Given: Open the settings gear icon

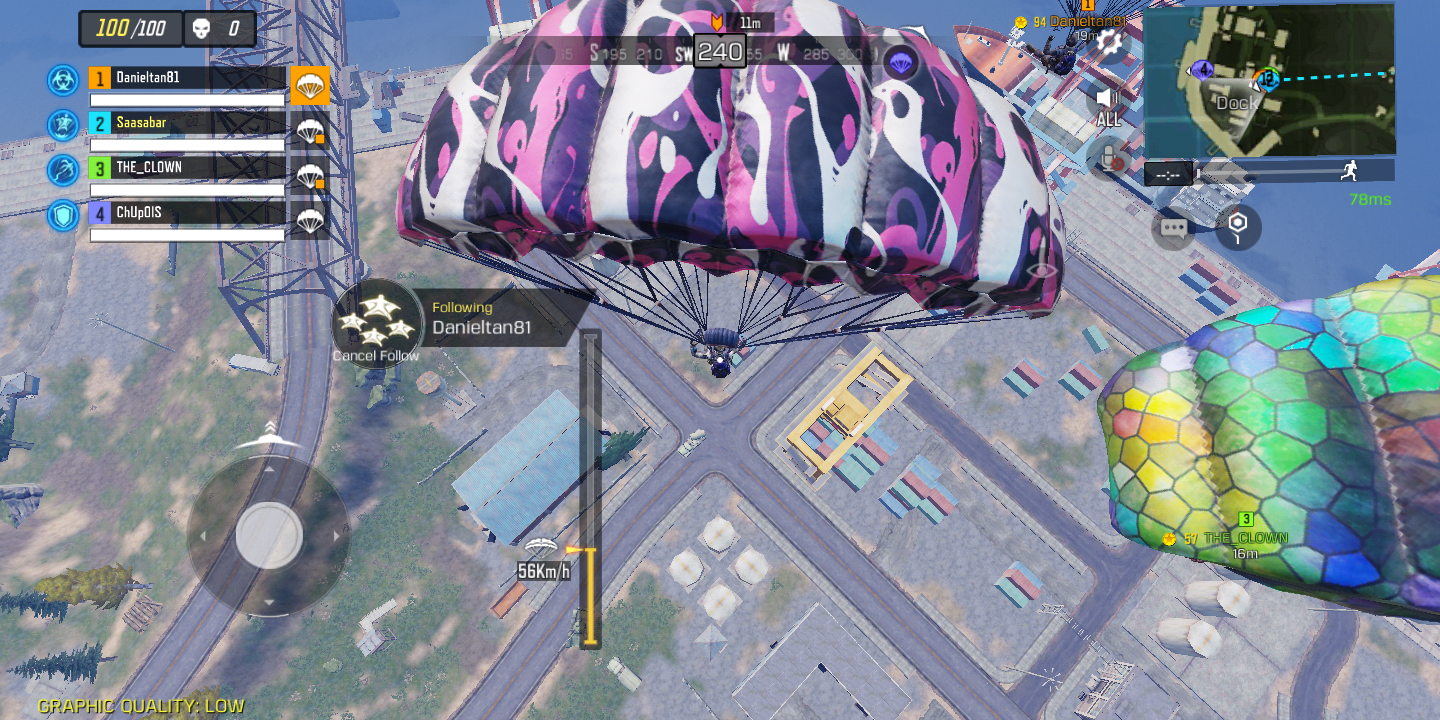Looking at the screenshot, I should pyautogui.click(x=1108, y=41).
